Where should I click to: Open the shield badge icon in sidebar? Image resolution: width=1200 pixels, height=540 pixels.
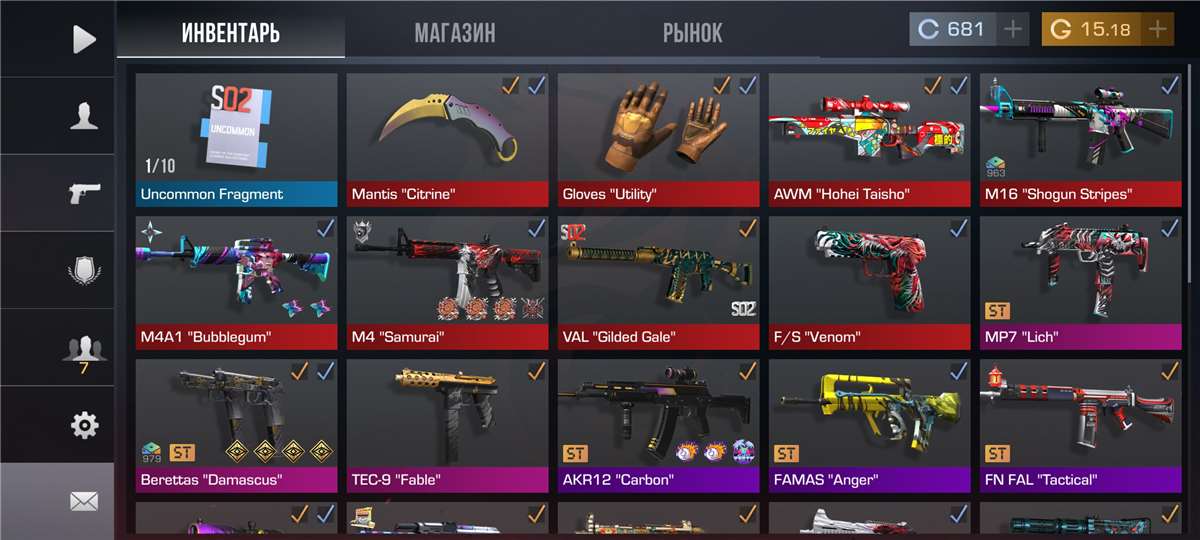point(84,270)
